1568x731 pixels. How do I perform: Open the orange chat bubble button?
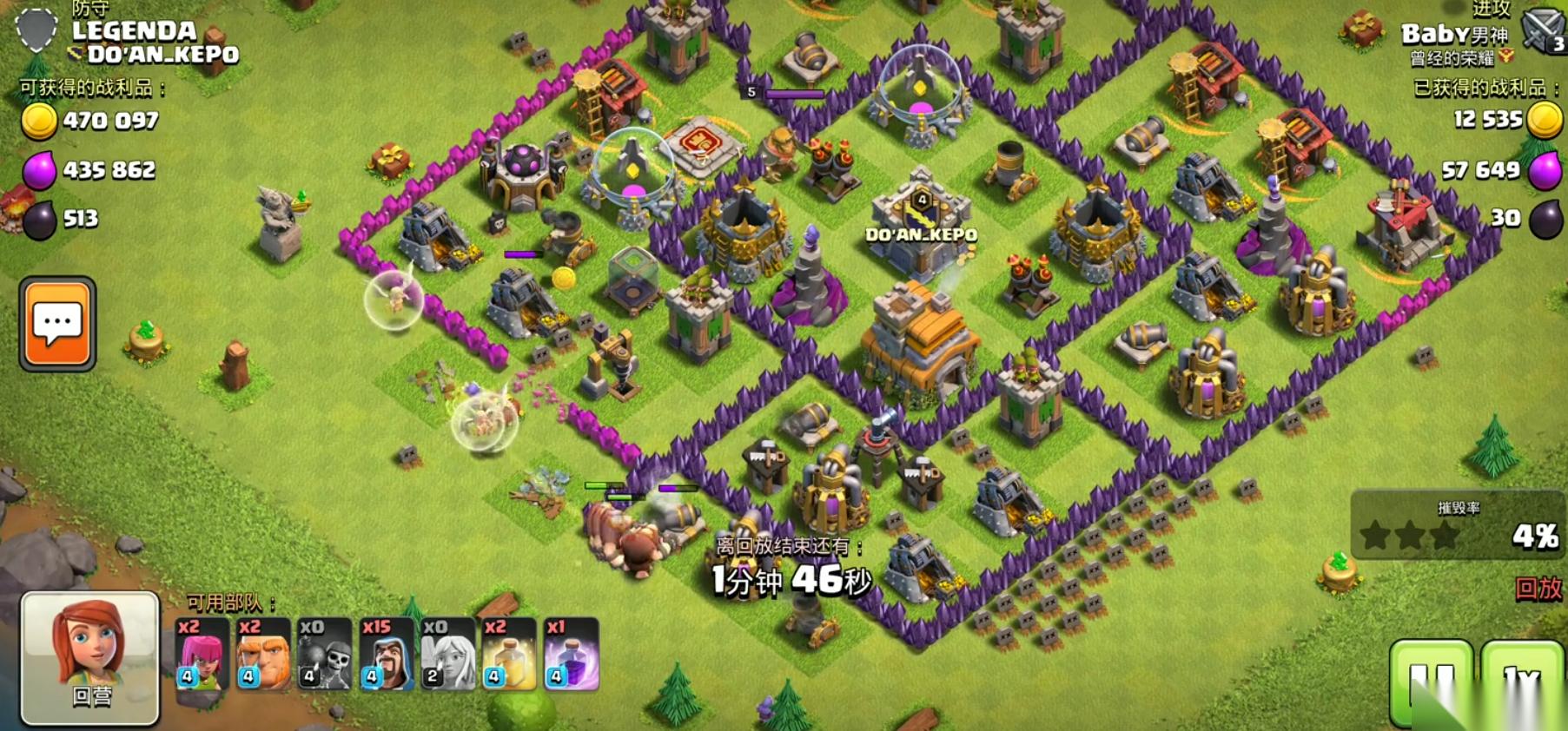[x=57, y=324]
